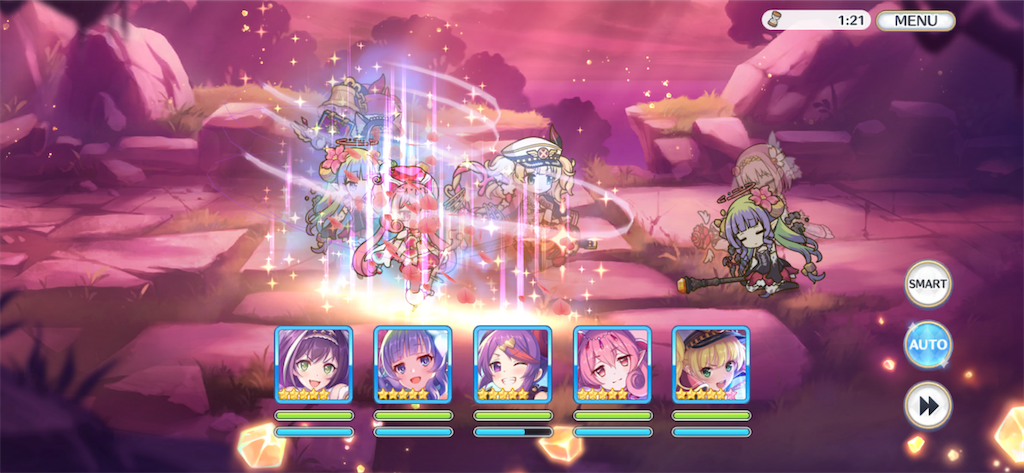The height and width of the screenshot is (473, 1024).
Task: Open the battle MENU
Action: pyautogui.click(x=915, y=20)
